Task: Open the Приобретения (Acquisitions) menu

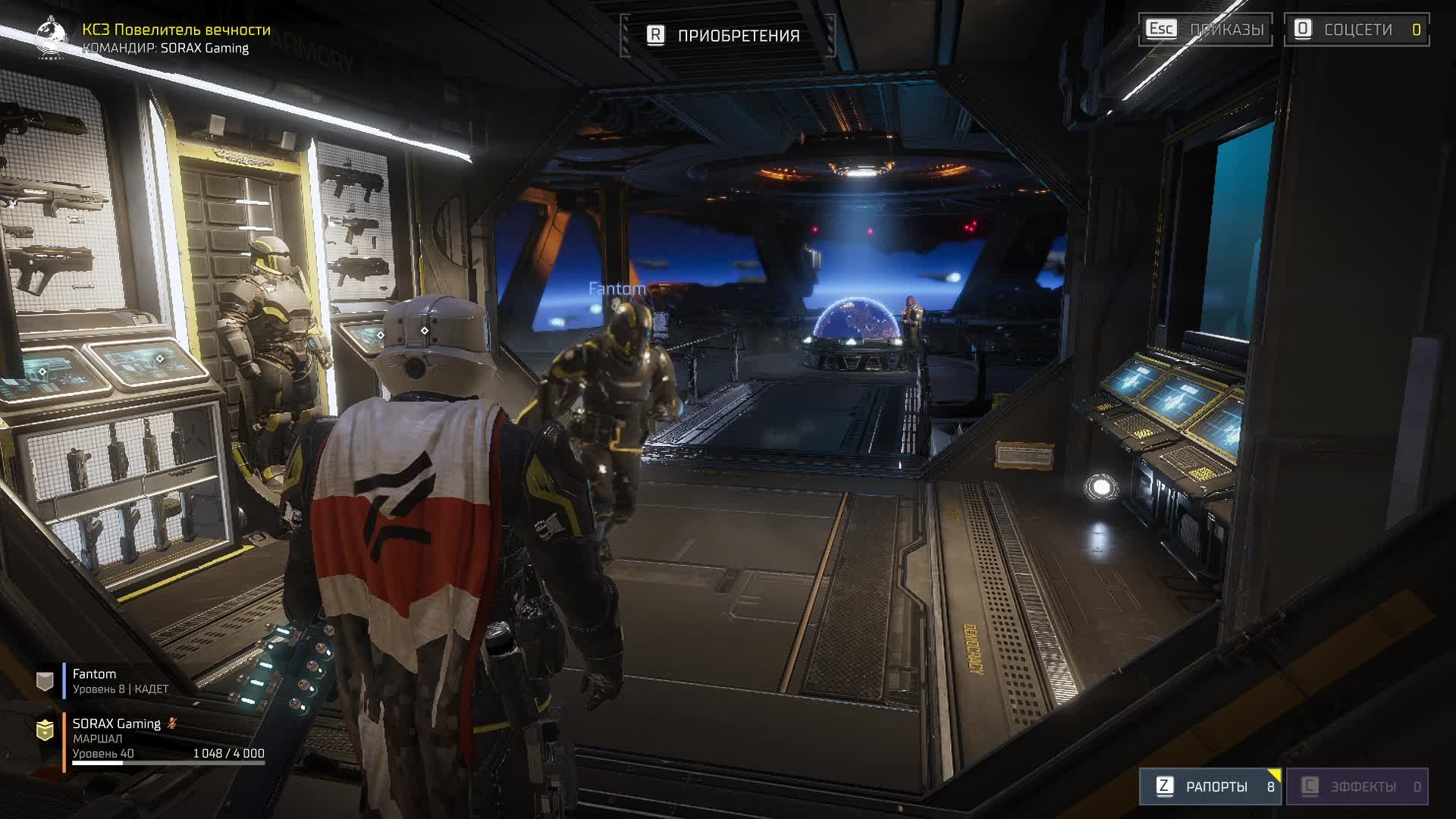Action: point(726,36)
